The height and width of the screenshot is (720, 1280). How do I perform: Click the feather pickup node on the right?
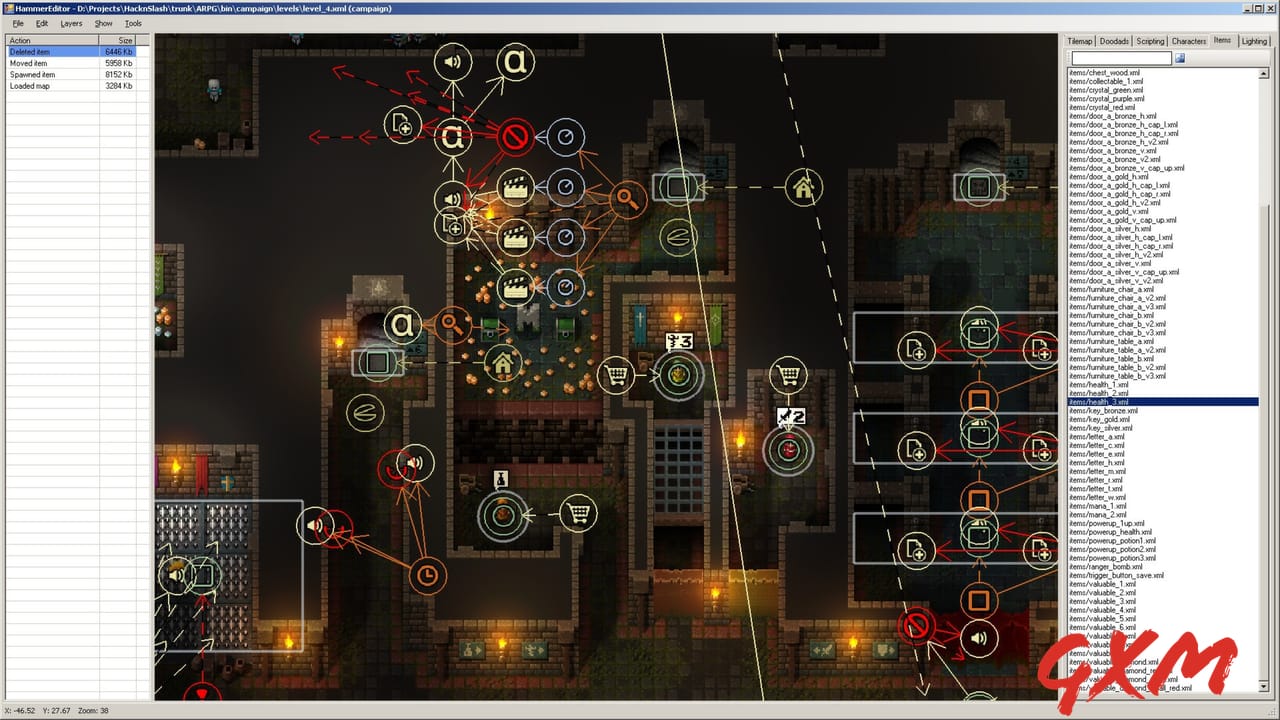(678, 238)
